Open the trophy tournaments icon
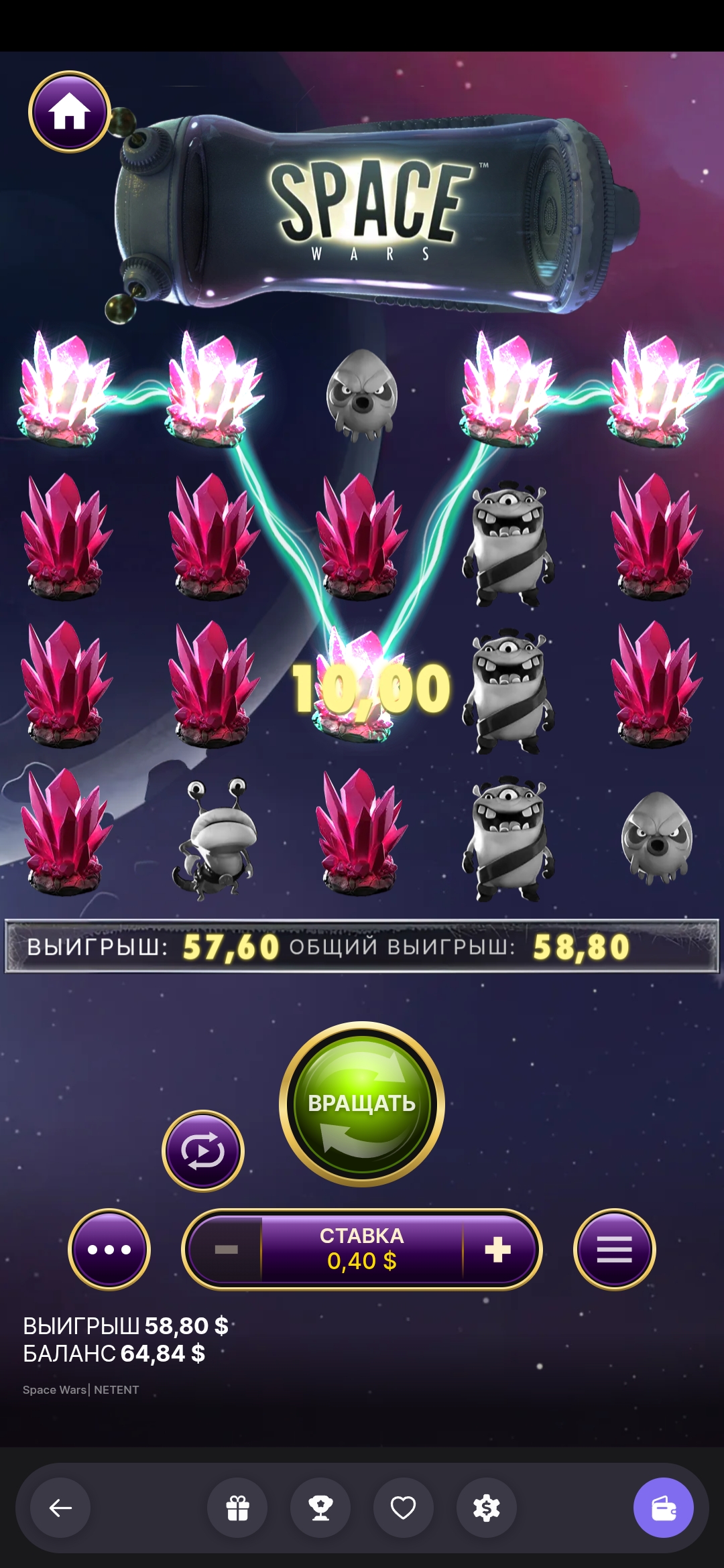The image size is (724, 1568). click(x=320, y=1508)
